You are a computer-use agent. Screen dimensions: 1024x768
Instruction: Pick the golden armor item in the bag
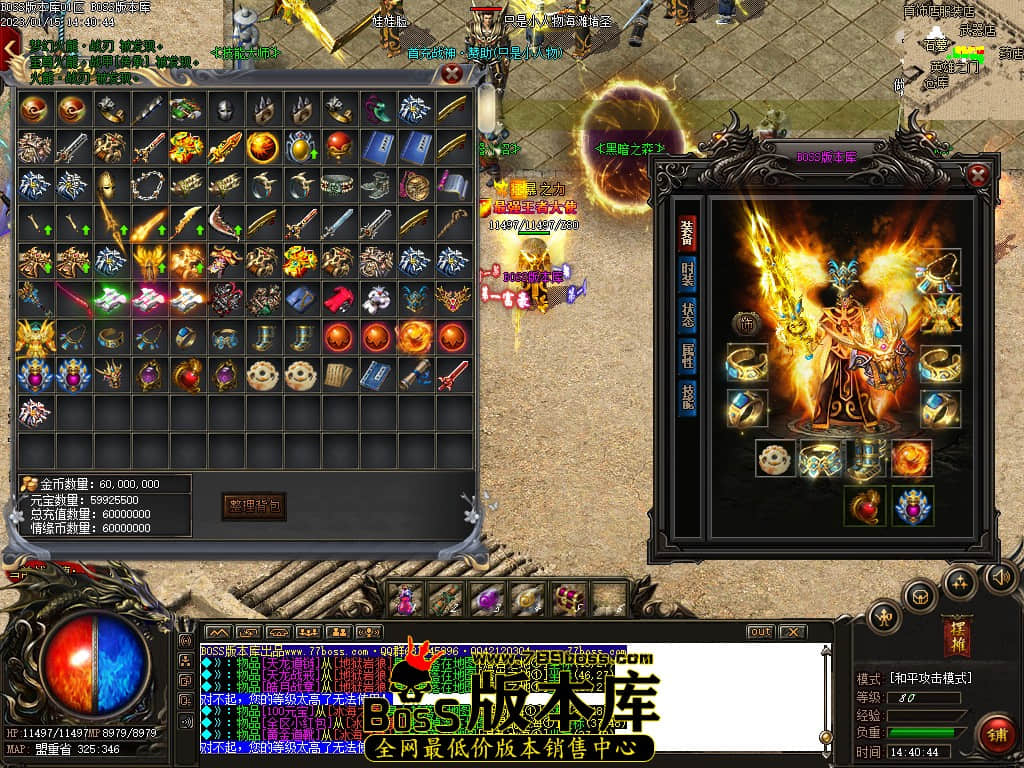pos(35,336)
